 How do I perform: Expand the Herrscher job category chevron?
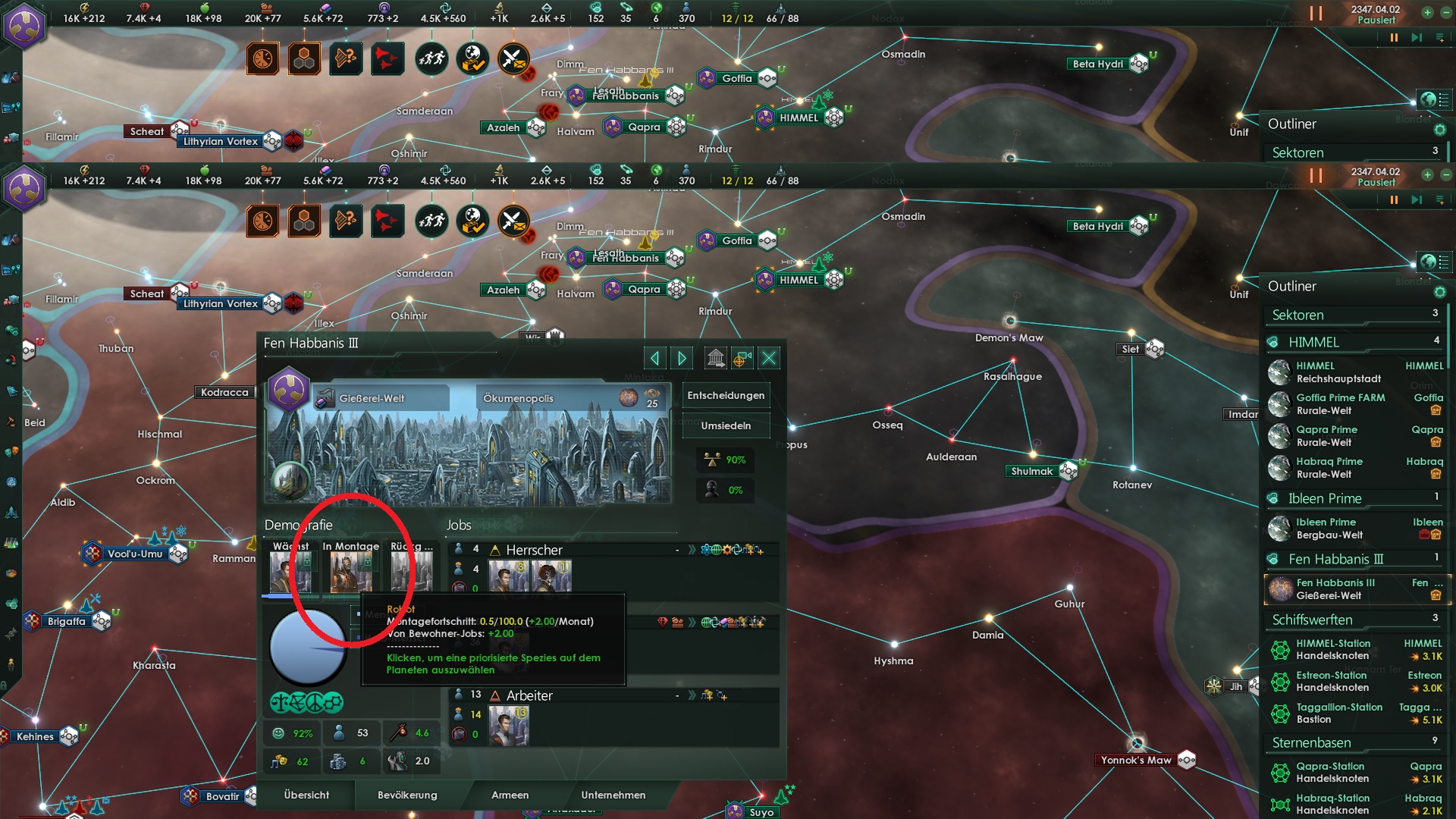tap(691, 550)
